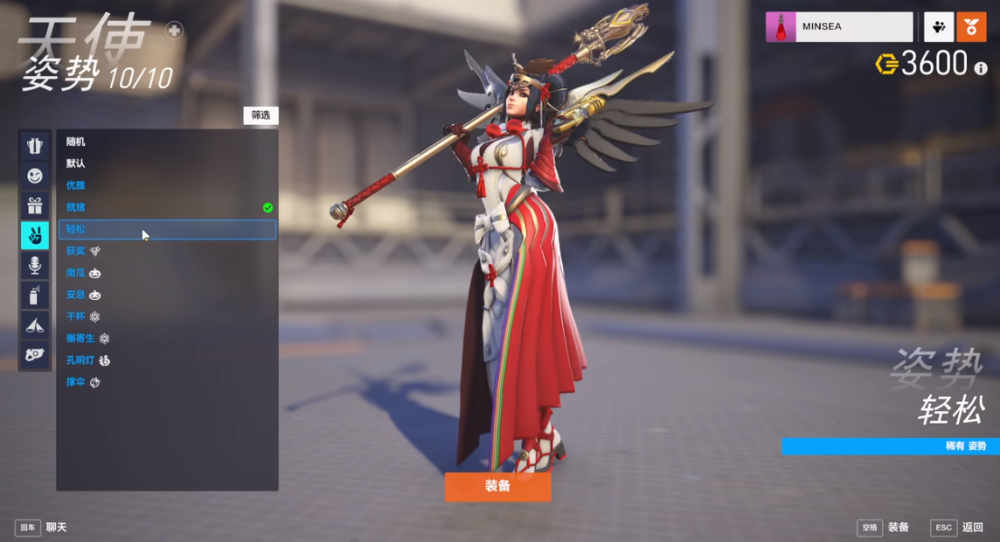Switch to the spray can tab

35,295
